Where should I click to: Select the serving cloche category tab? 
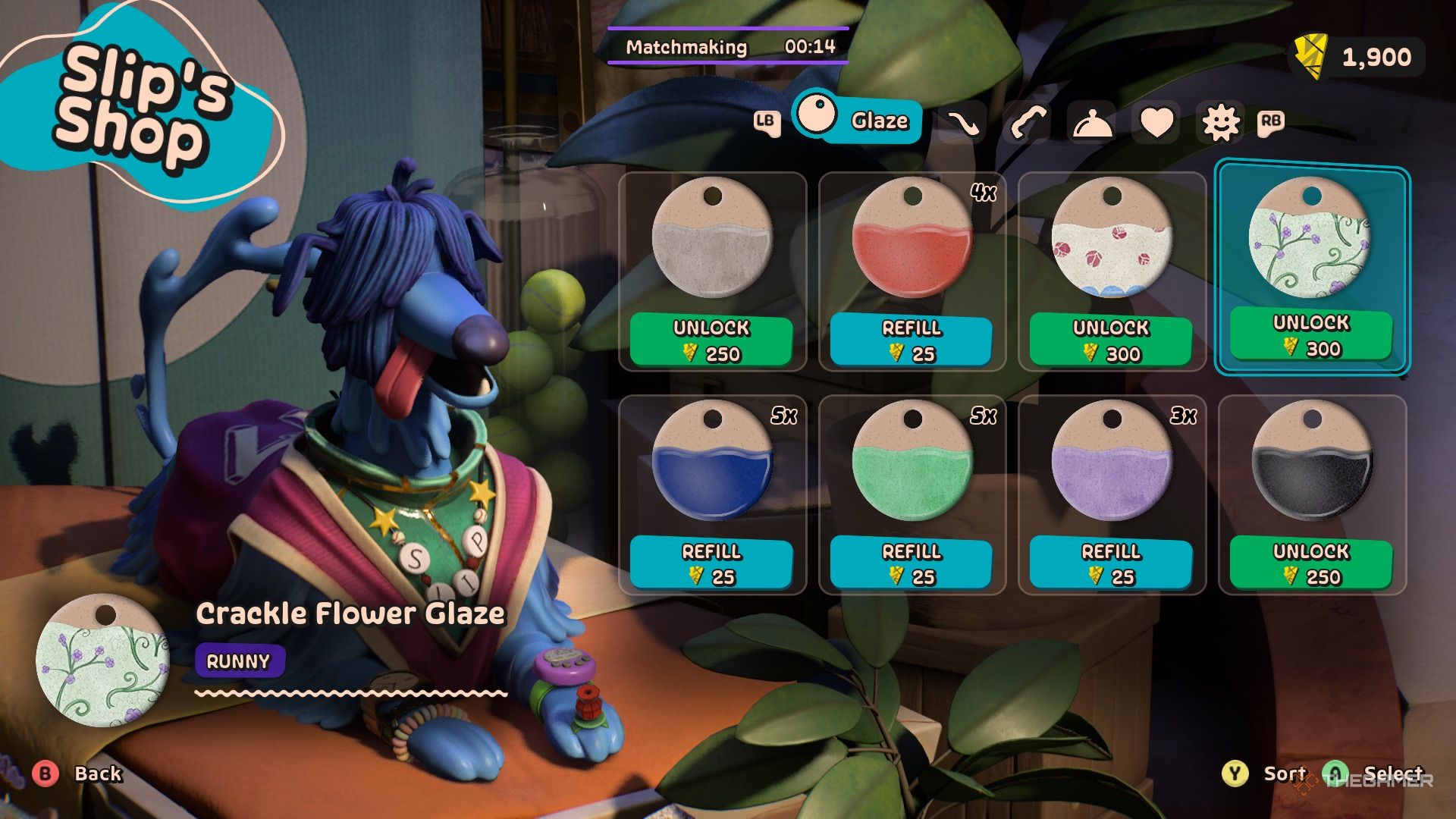tap(1091, 122)
